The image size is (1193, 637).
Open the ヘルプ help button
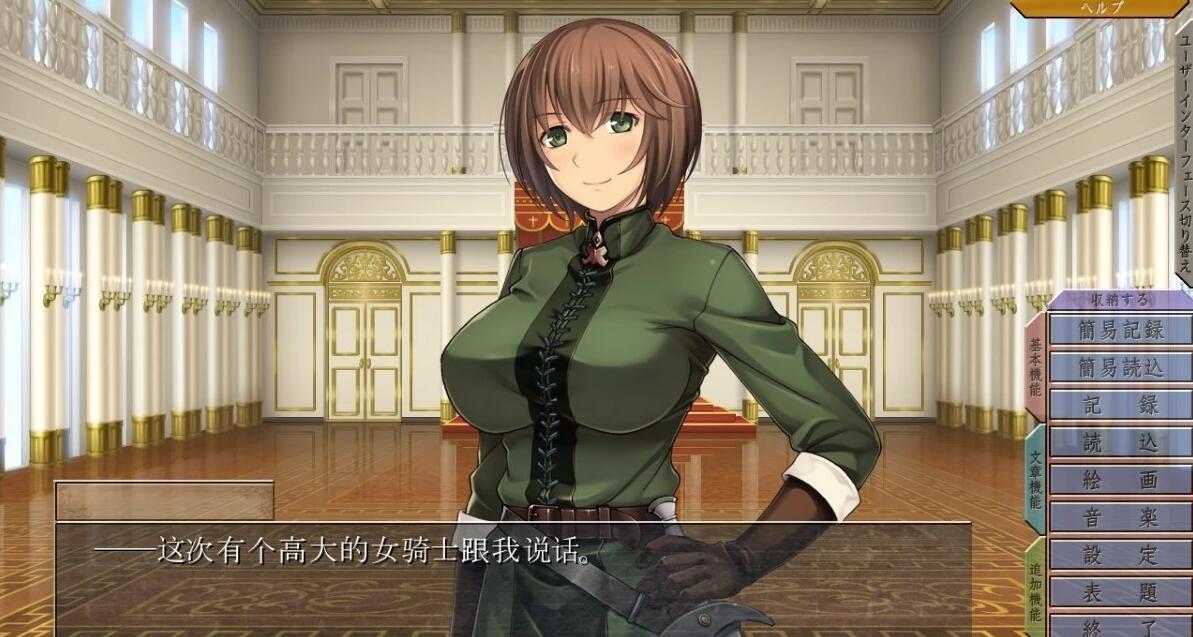(x=1102, y=7)
